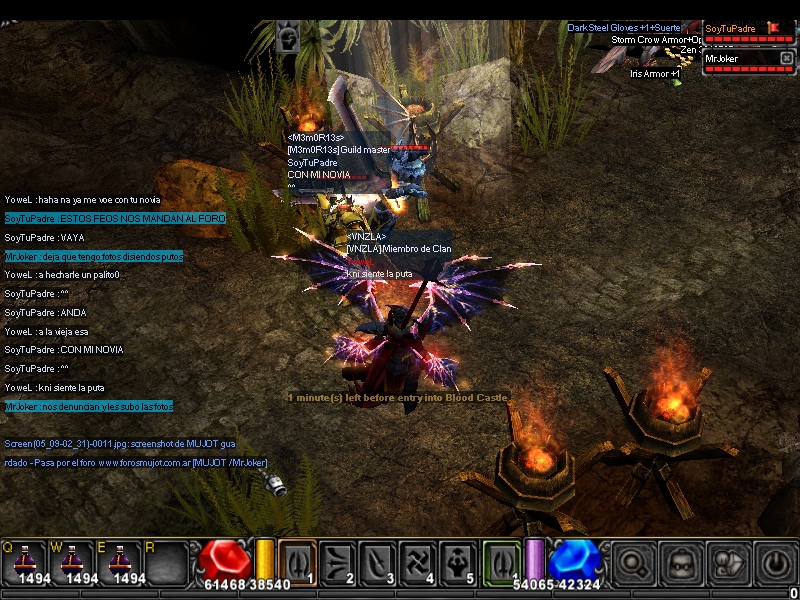800x600 pixels.
Task: Use the potion in the W slot
Action: [71, 562]
